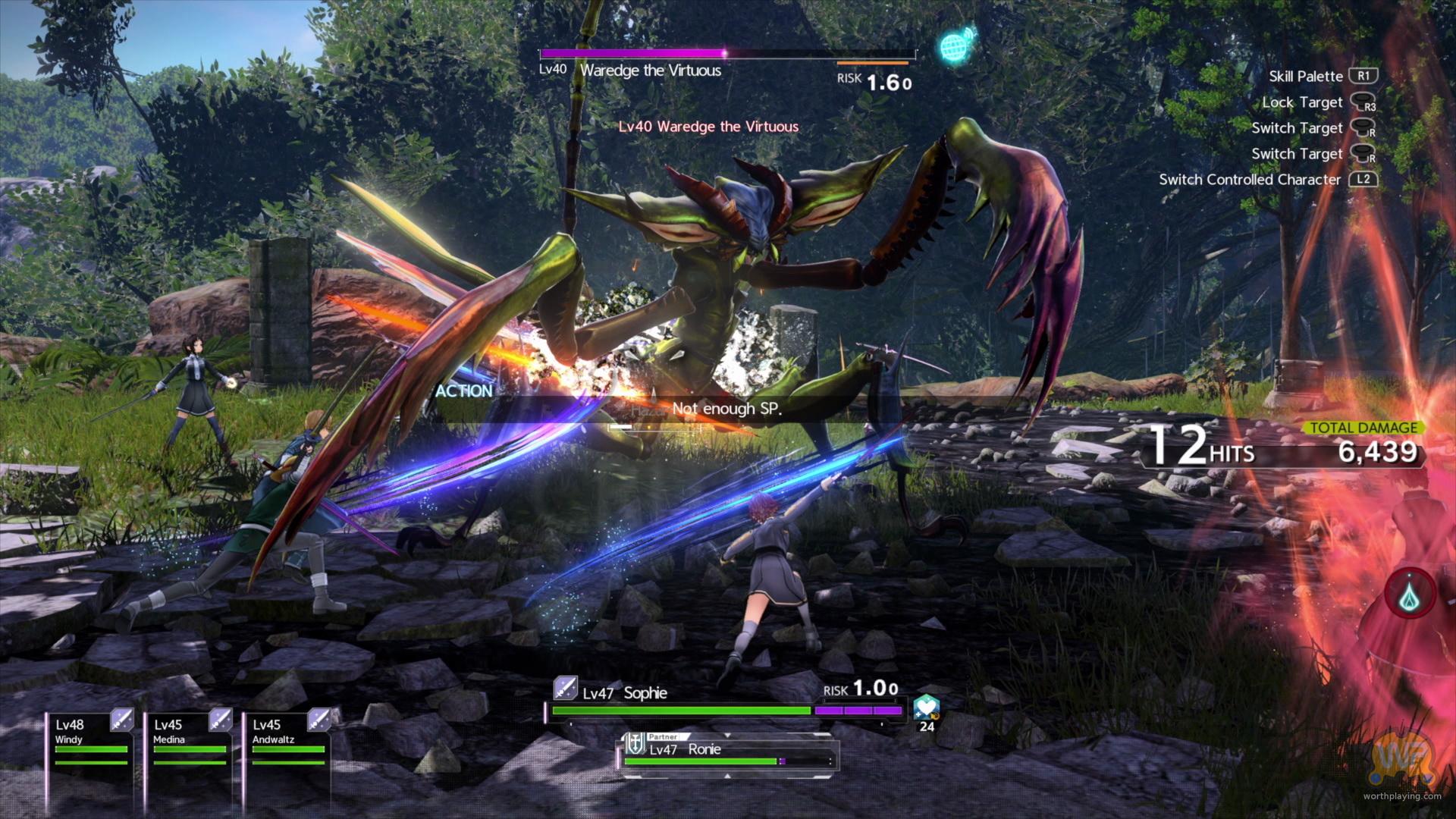Click the cyan globe network icon
The image size is (1456, 819).
[955, 45]
